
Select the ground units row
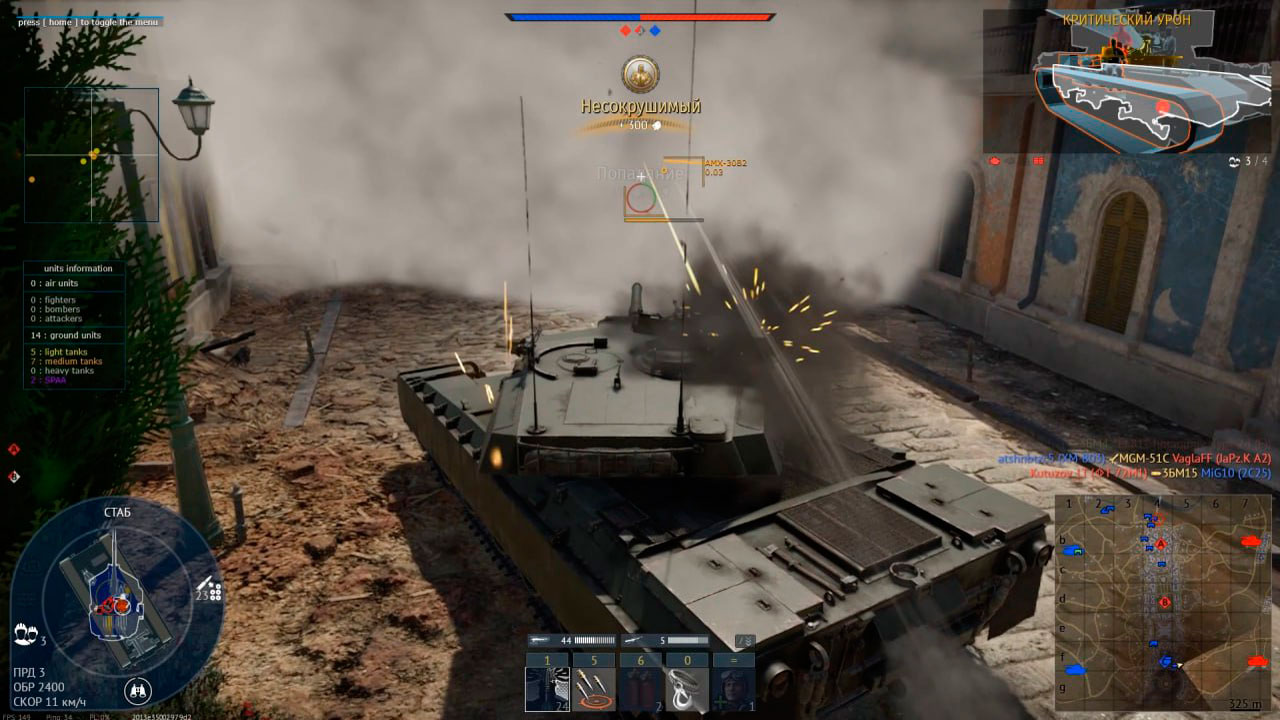[75, 335]
